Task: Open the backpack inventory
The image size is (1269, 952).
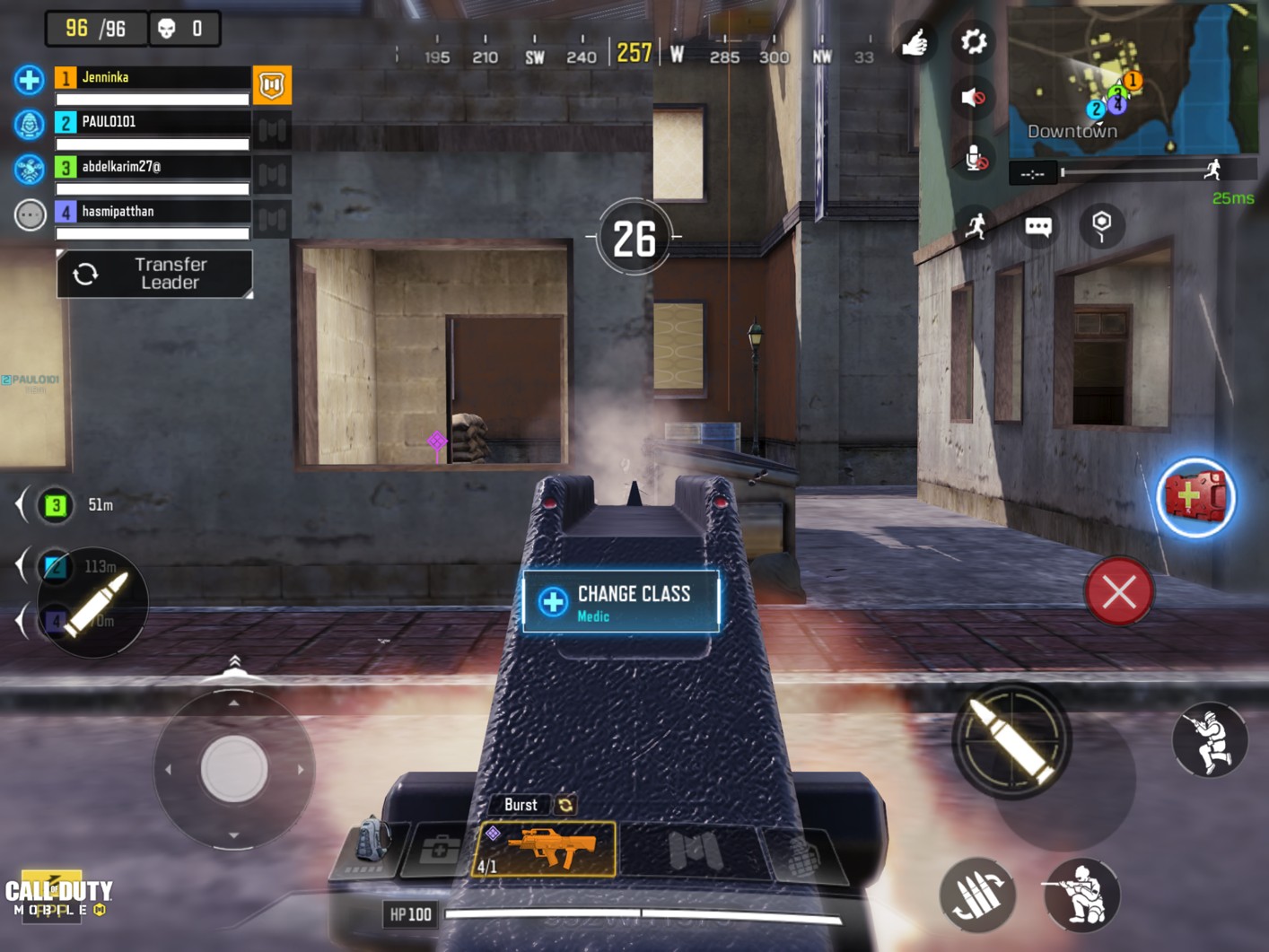Action: (372, 845)
